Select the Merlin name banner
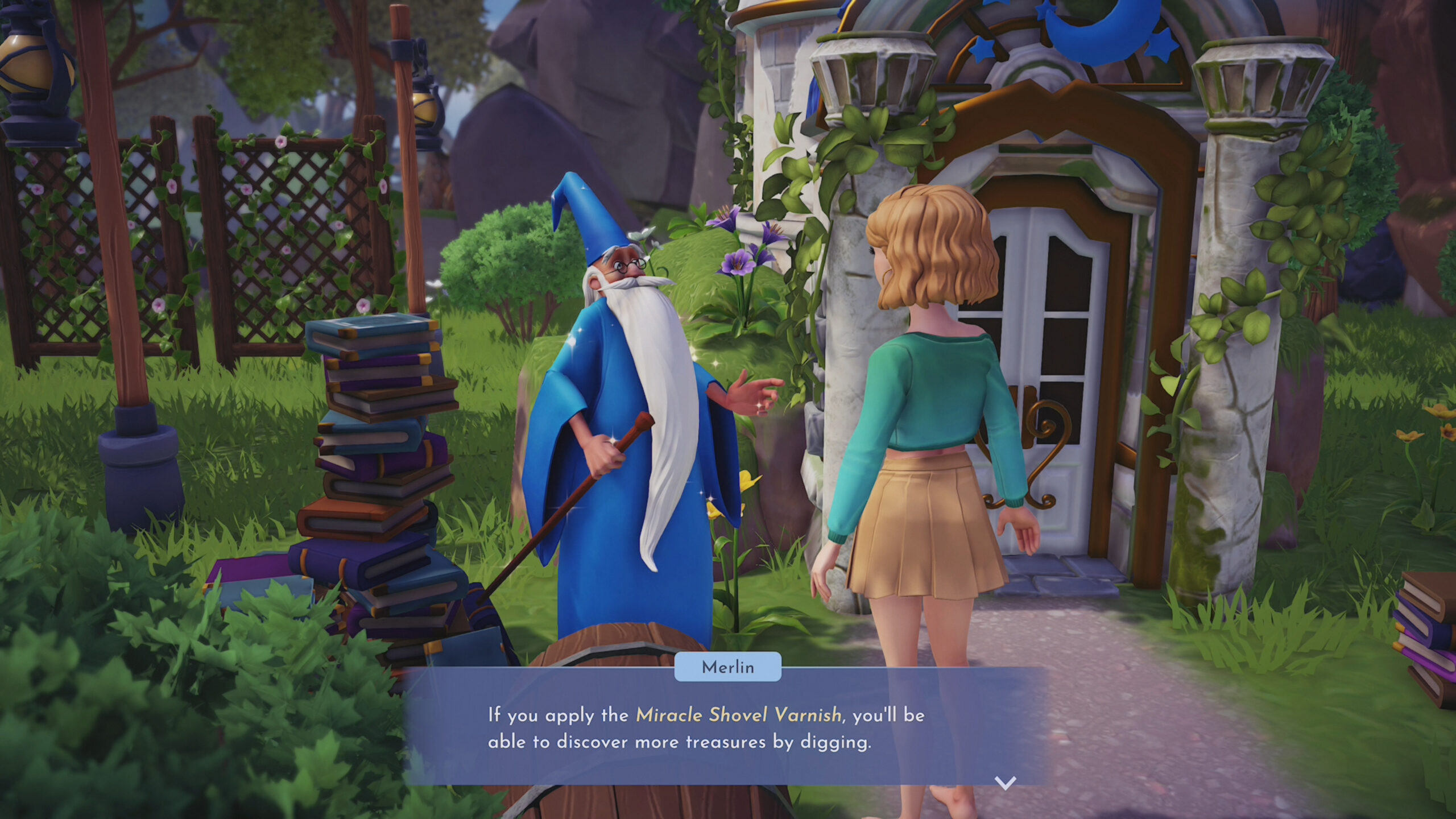This screenshot has height=819, width=1456. click(730, 668)
